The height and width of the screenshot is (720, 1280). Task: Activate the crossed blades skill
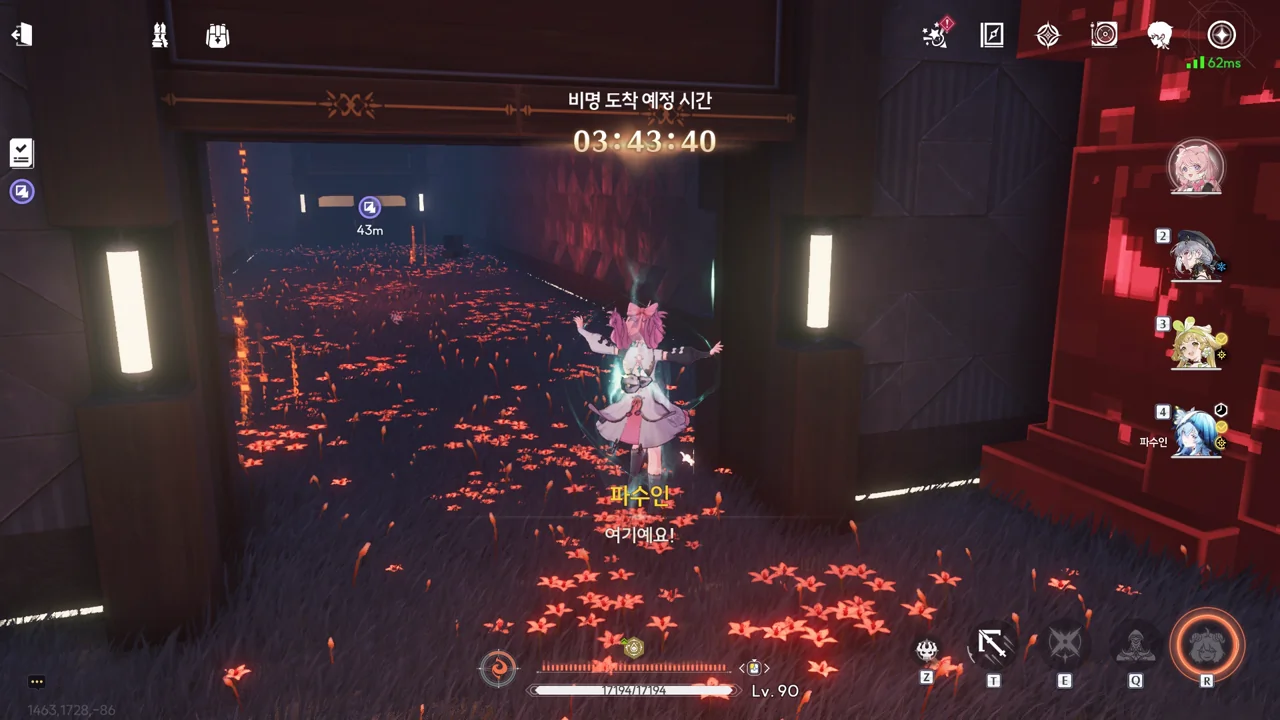pyautogui.click(x=1064, y=645)
